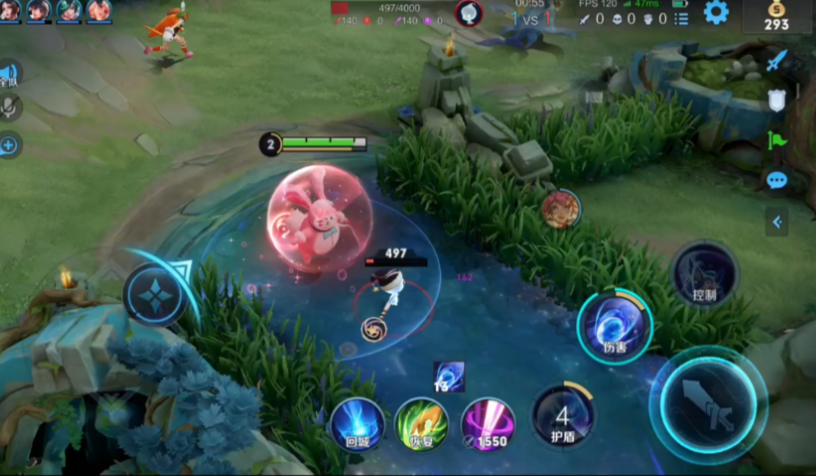The width and height of the screenshot is (816, 476).
Task: Activate the 控制 skill button
Action: 704,274
